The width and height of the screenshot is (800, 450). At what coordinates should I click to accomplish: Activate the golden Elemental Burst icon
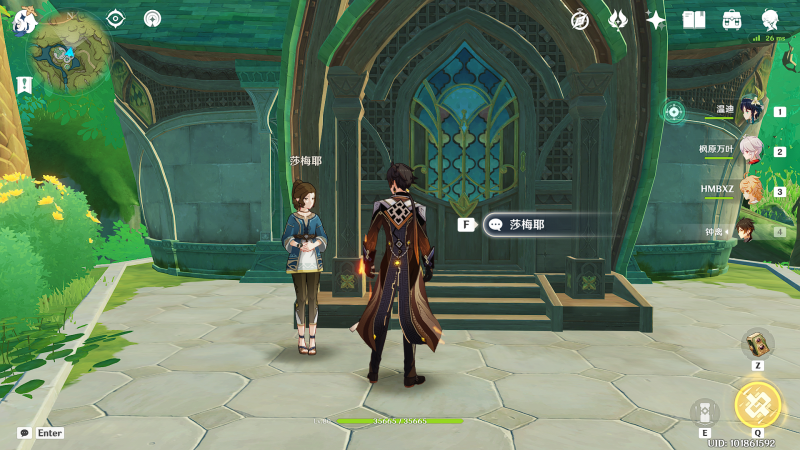coord(757,404)
